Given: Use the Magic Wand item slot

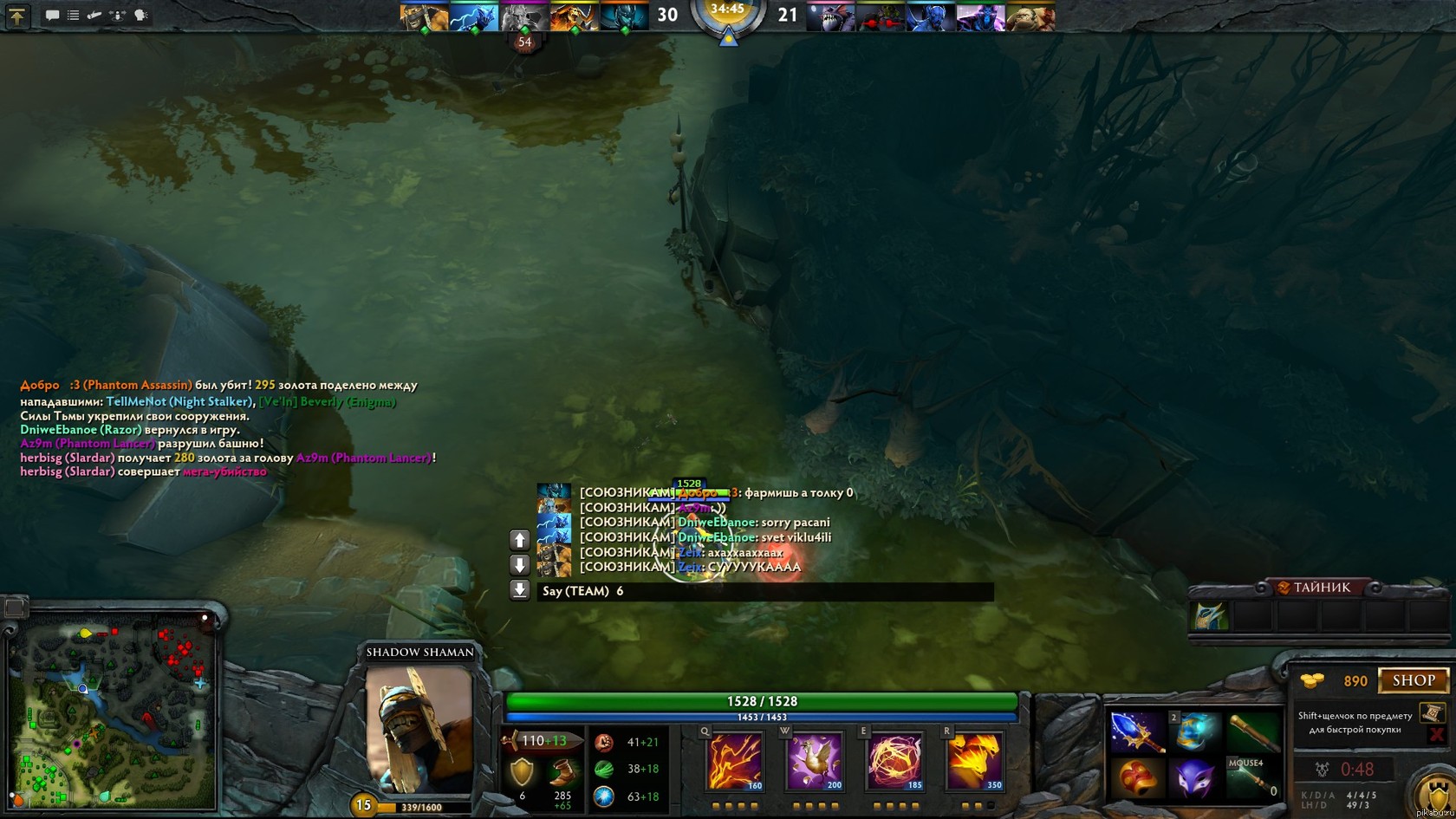Looking at the screenshot, I should click(x=1252, y=777).
